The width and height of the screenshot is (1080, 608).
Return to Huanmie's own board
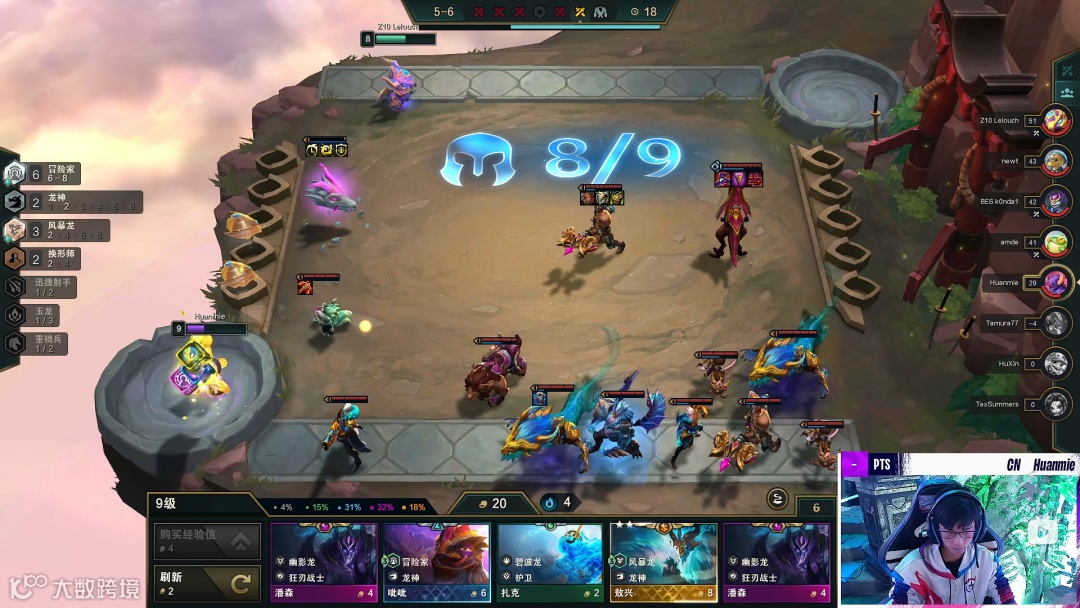pos(1056,283)
